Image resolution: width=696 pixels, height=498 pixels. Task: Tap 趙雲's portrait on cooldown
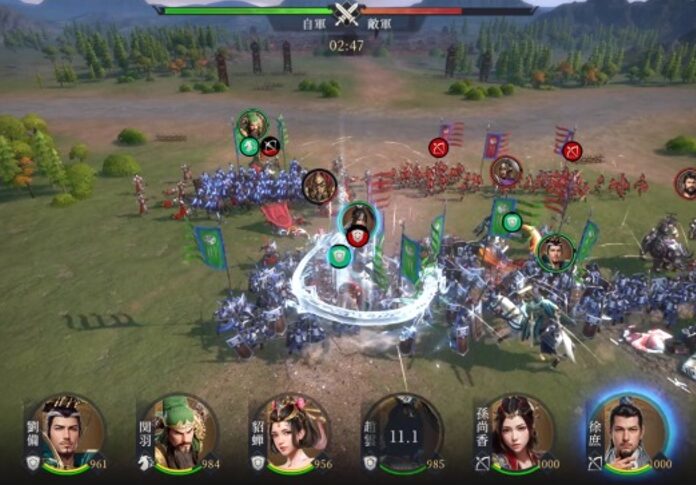point(402,435)
